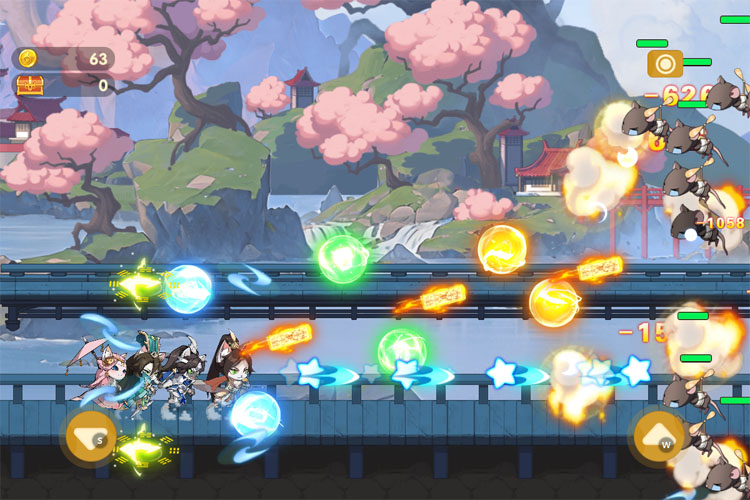Tap the up-arrow lane switch button
Screen dimensions: 750x500
click(657, 437)
